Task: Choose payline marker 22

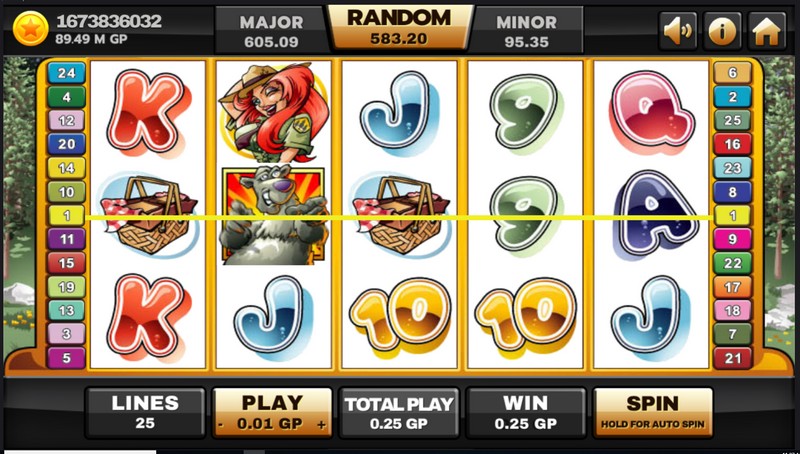Action: [732, 263]
